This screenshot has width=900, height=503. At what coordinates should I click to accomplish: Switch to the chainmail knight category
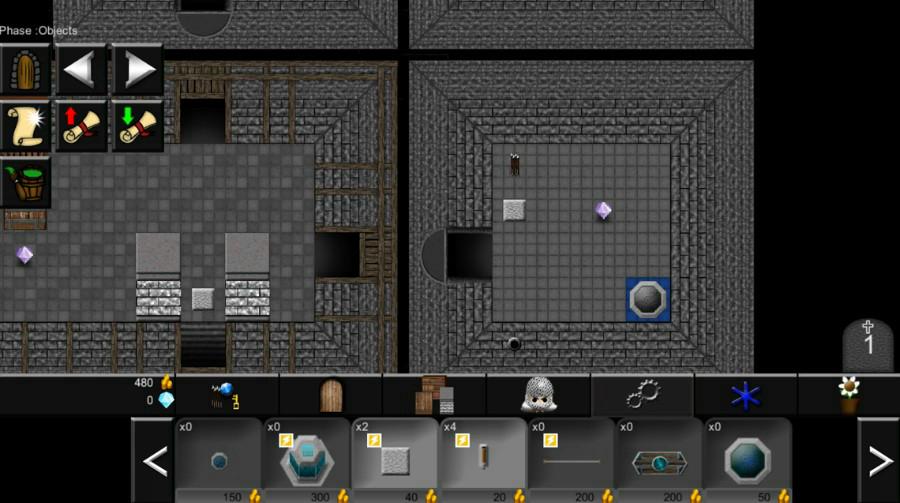[538, 395]
